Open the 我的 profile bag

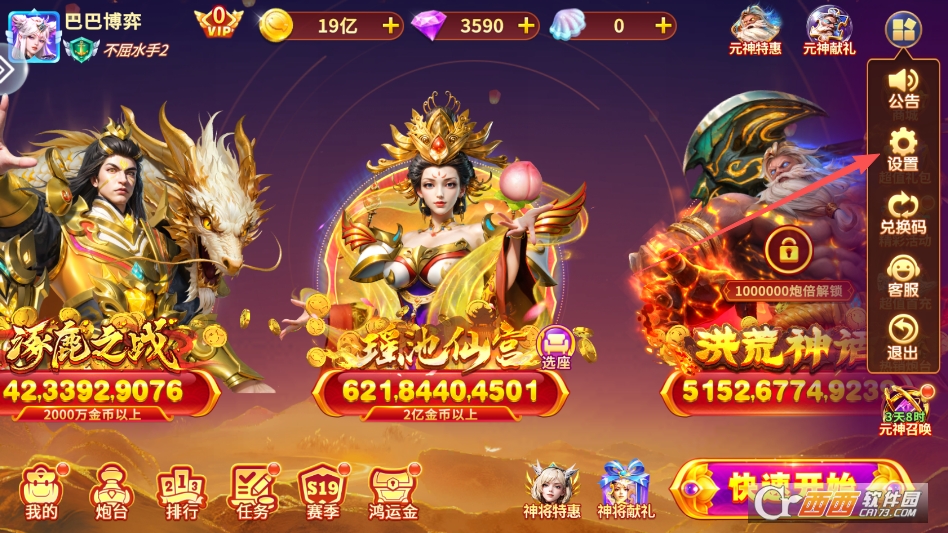tap(41, 492)
